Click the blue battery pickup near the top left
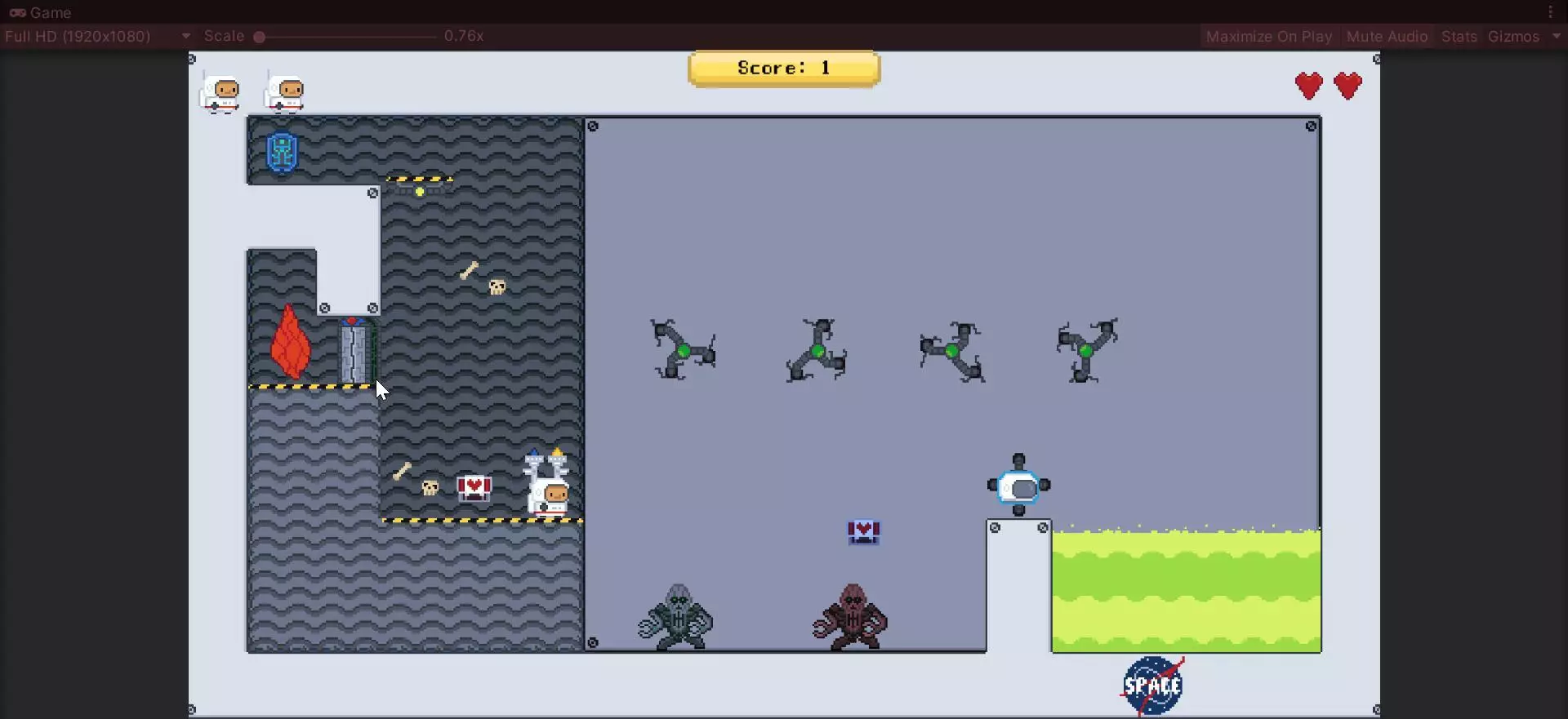 tap(281, 151)
